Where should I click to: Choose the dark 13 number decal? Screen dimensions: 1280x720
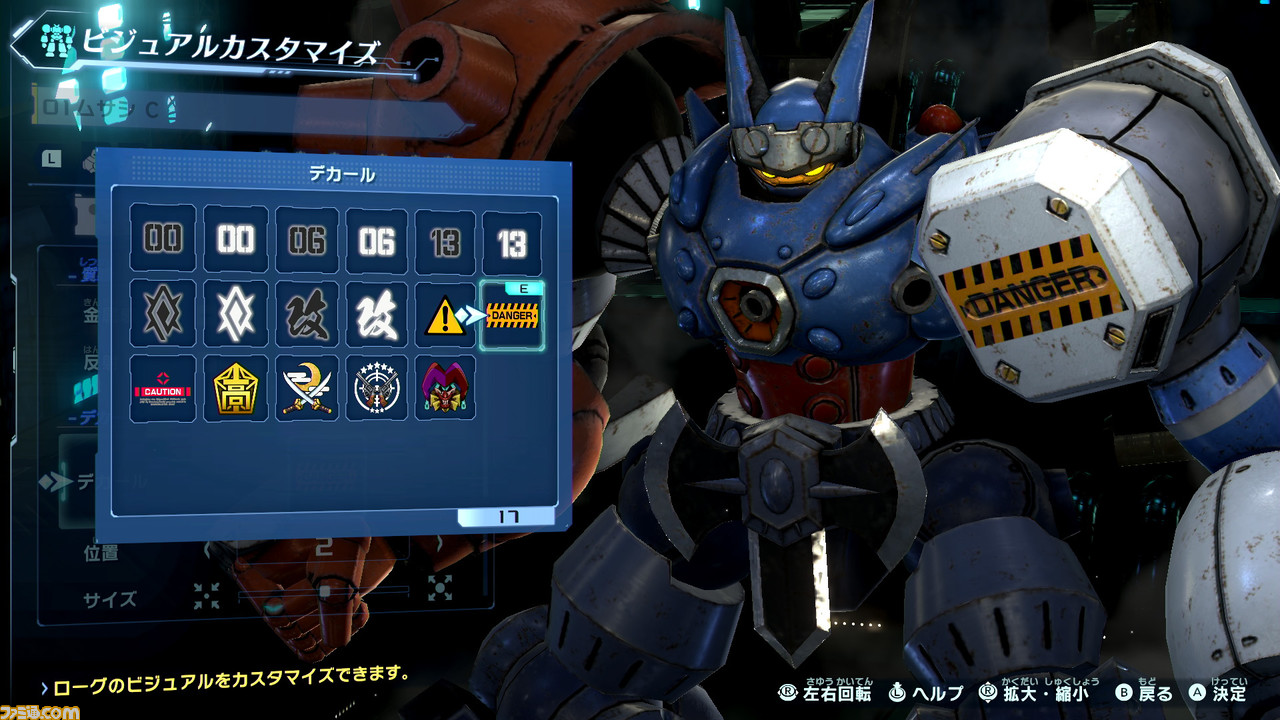point(446,241)
